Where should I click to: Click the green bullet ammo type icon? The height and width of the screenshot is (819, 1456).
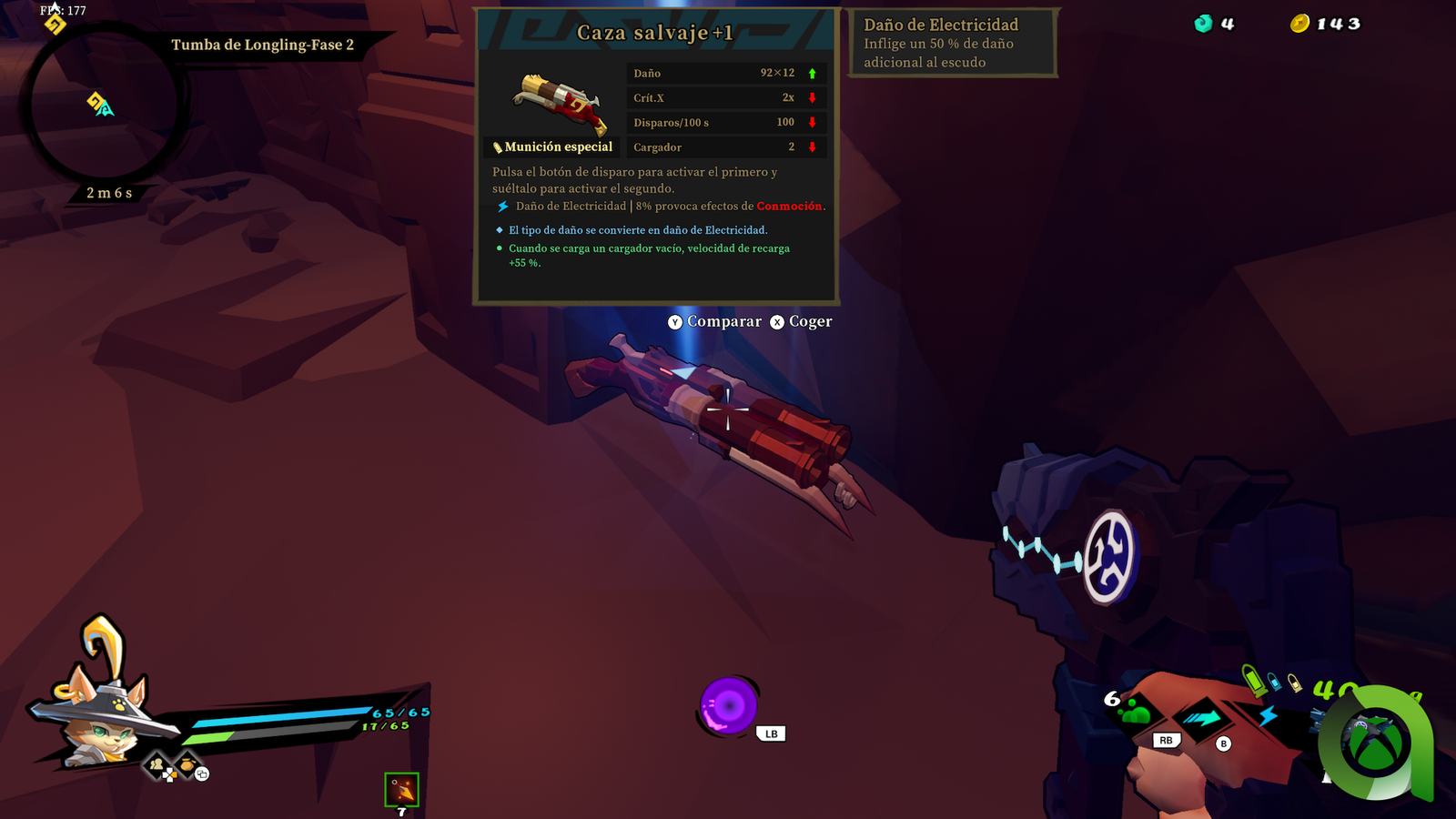[x=1255, y=680]
